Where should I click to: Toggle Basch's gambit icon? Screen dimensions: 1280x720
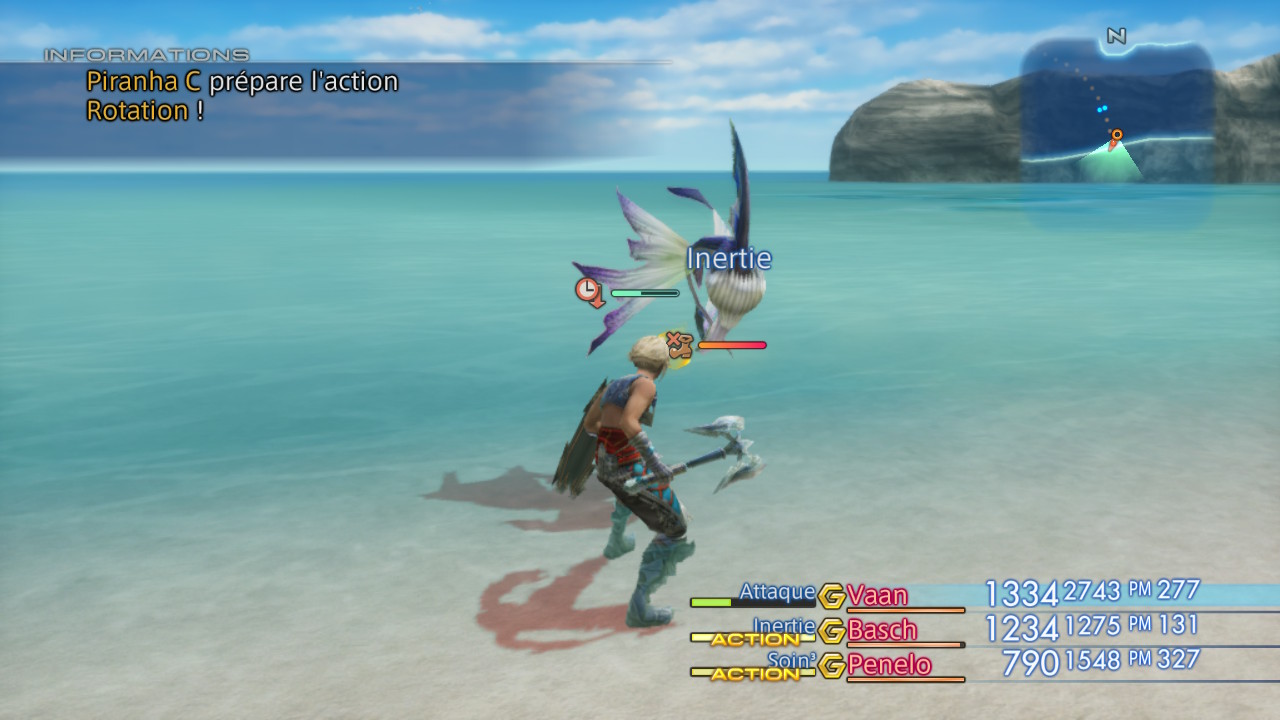pos(831,631)
